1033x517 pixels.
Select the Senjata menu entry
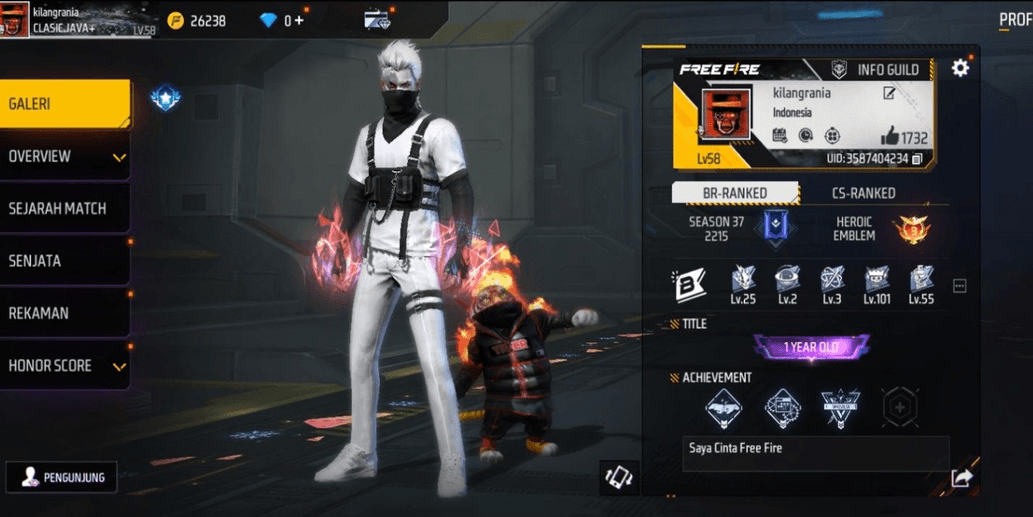pos(64,261)
